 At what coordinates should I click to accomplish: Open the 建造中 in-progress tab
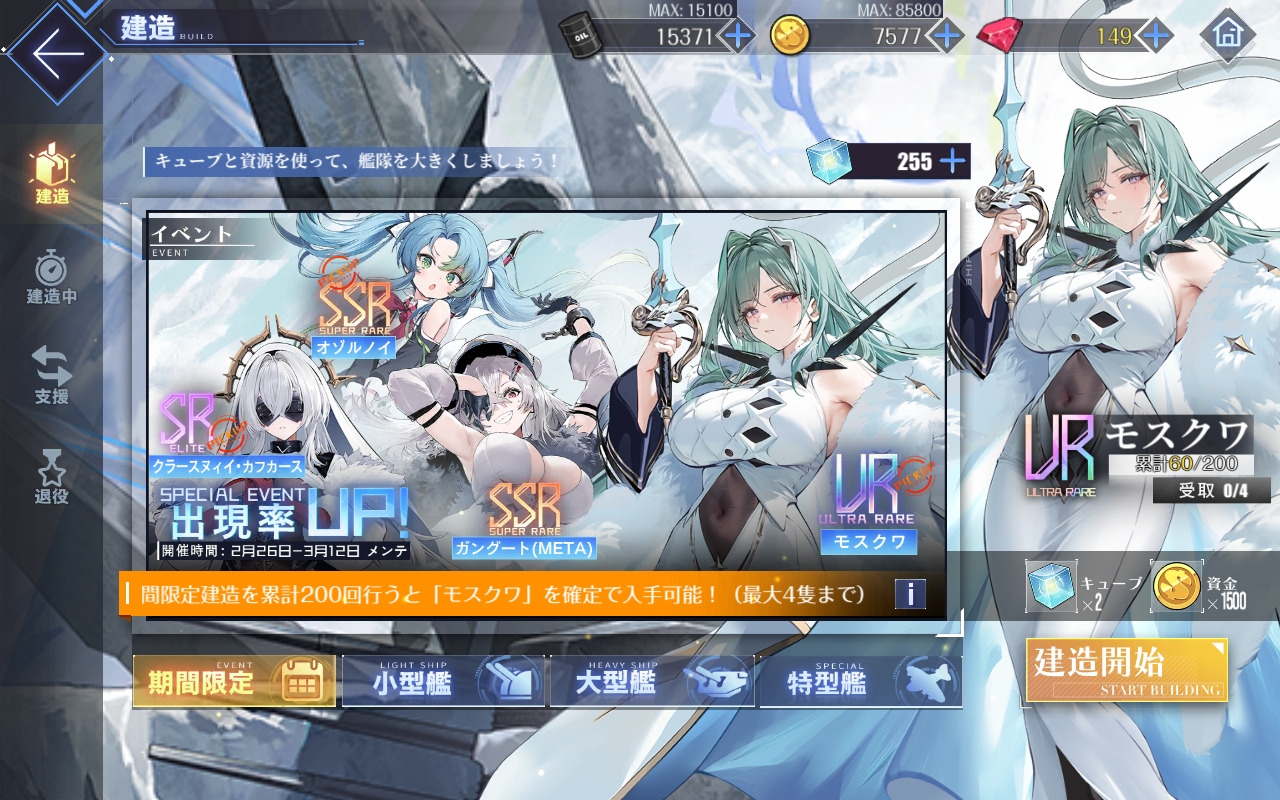pos(52,277)
